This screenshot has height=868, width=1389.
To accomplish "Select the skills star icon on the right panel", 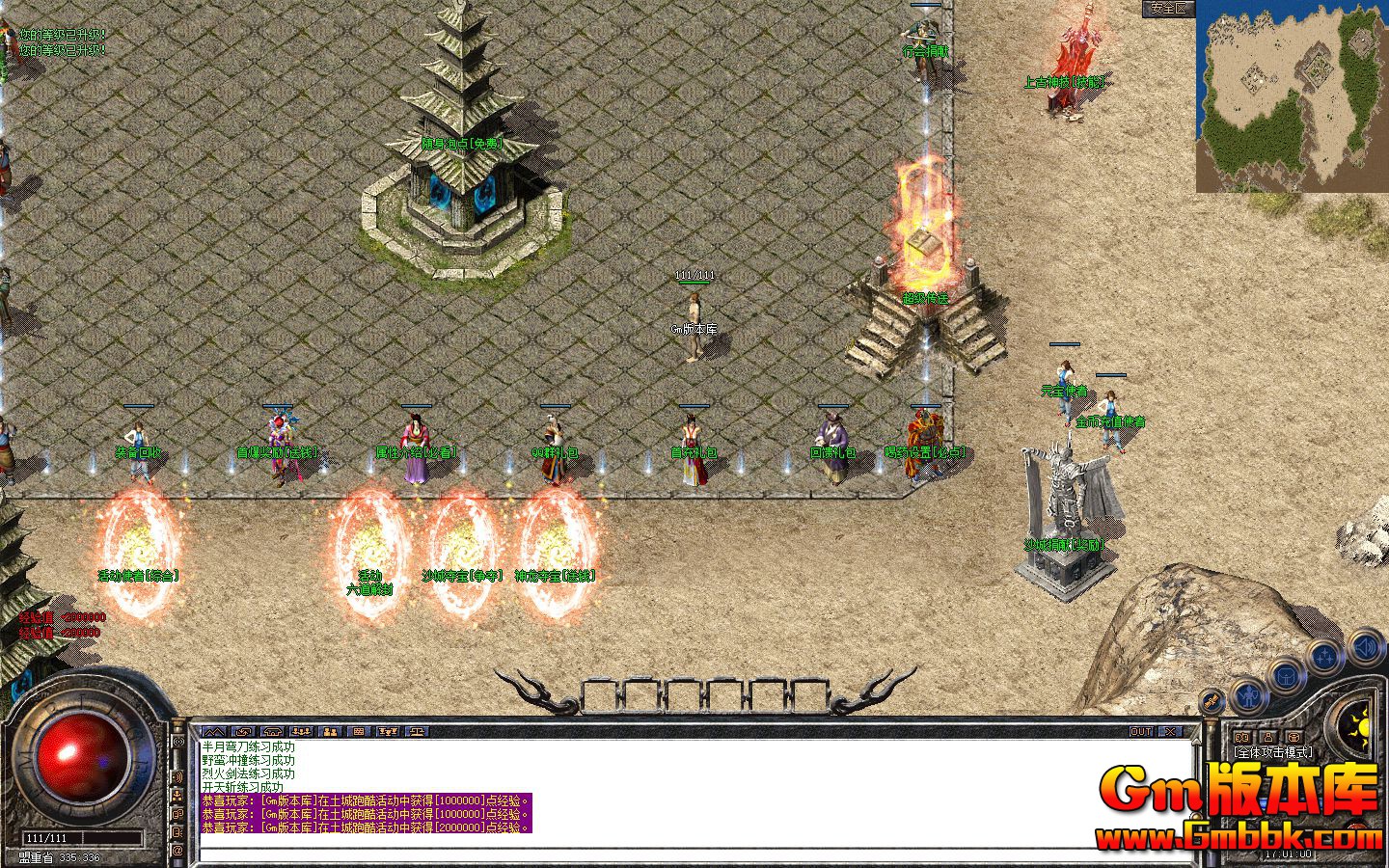I will point(1323,655).
